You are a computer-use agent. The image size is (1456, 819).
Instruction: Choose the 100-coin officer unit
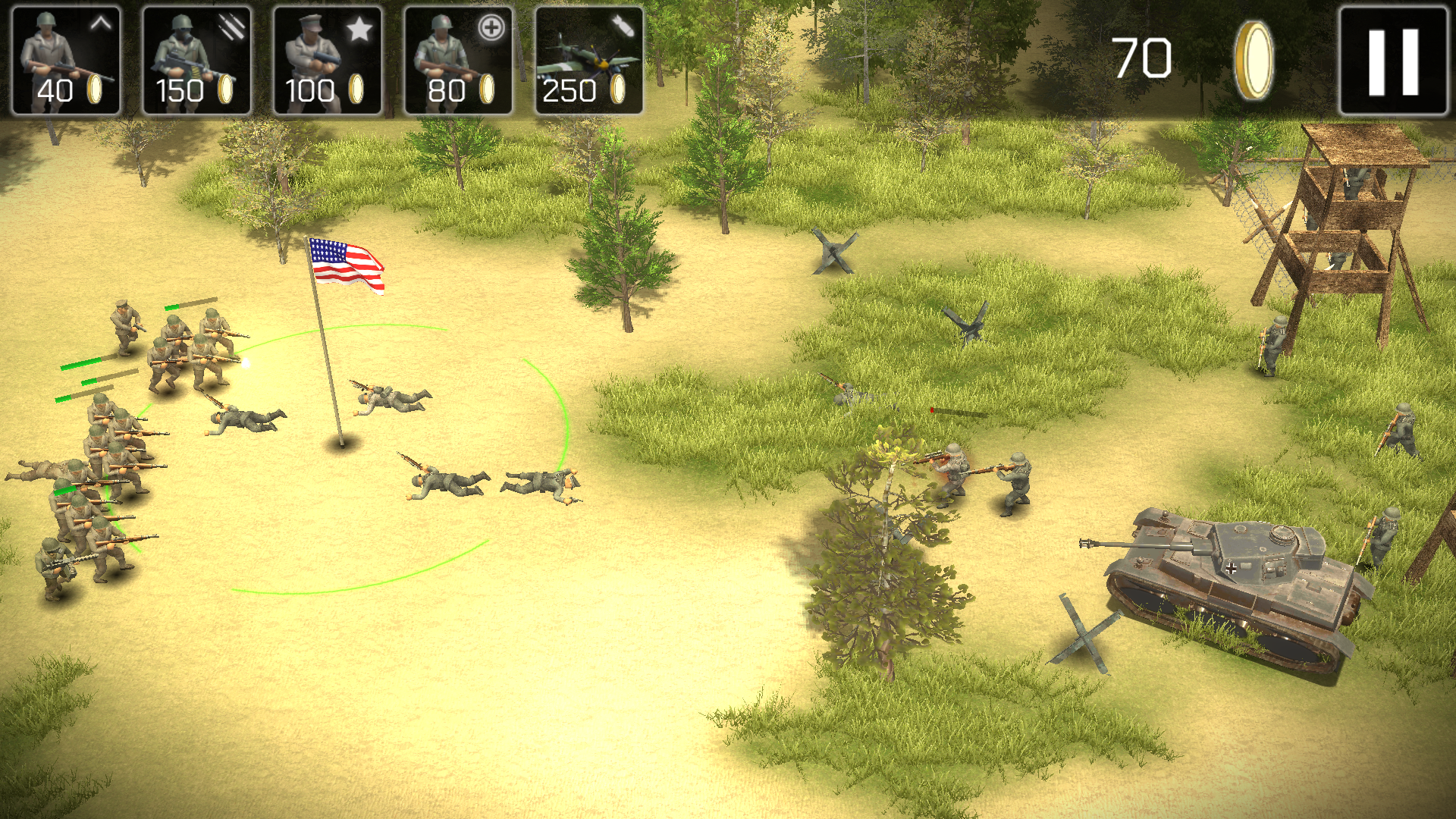328,61
